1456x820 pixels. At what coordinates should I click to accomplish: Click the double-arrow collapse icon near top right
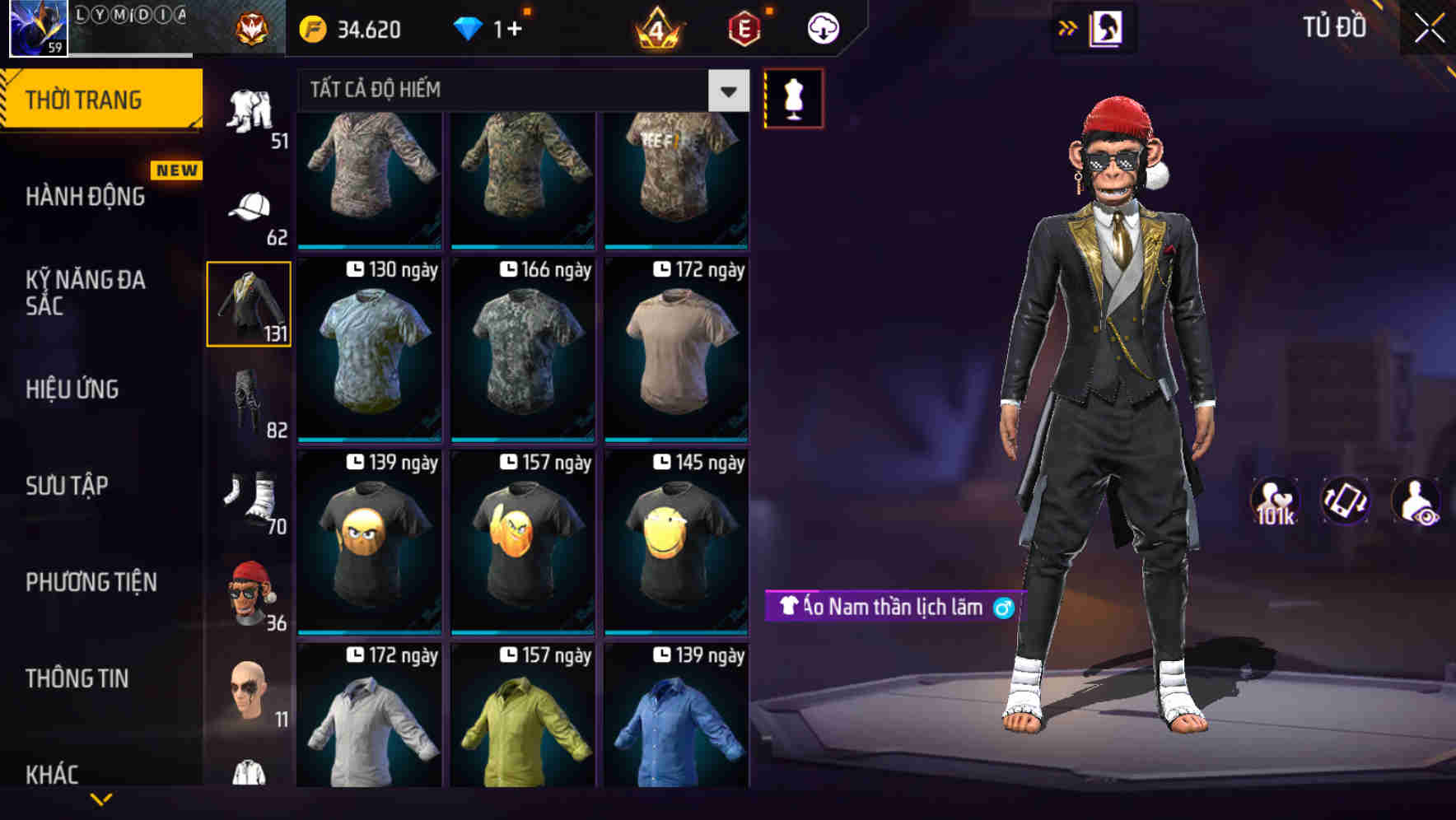(x=1068, y=27)
